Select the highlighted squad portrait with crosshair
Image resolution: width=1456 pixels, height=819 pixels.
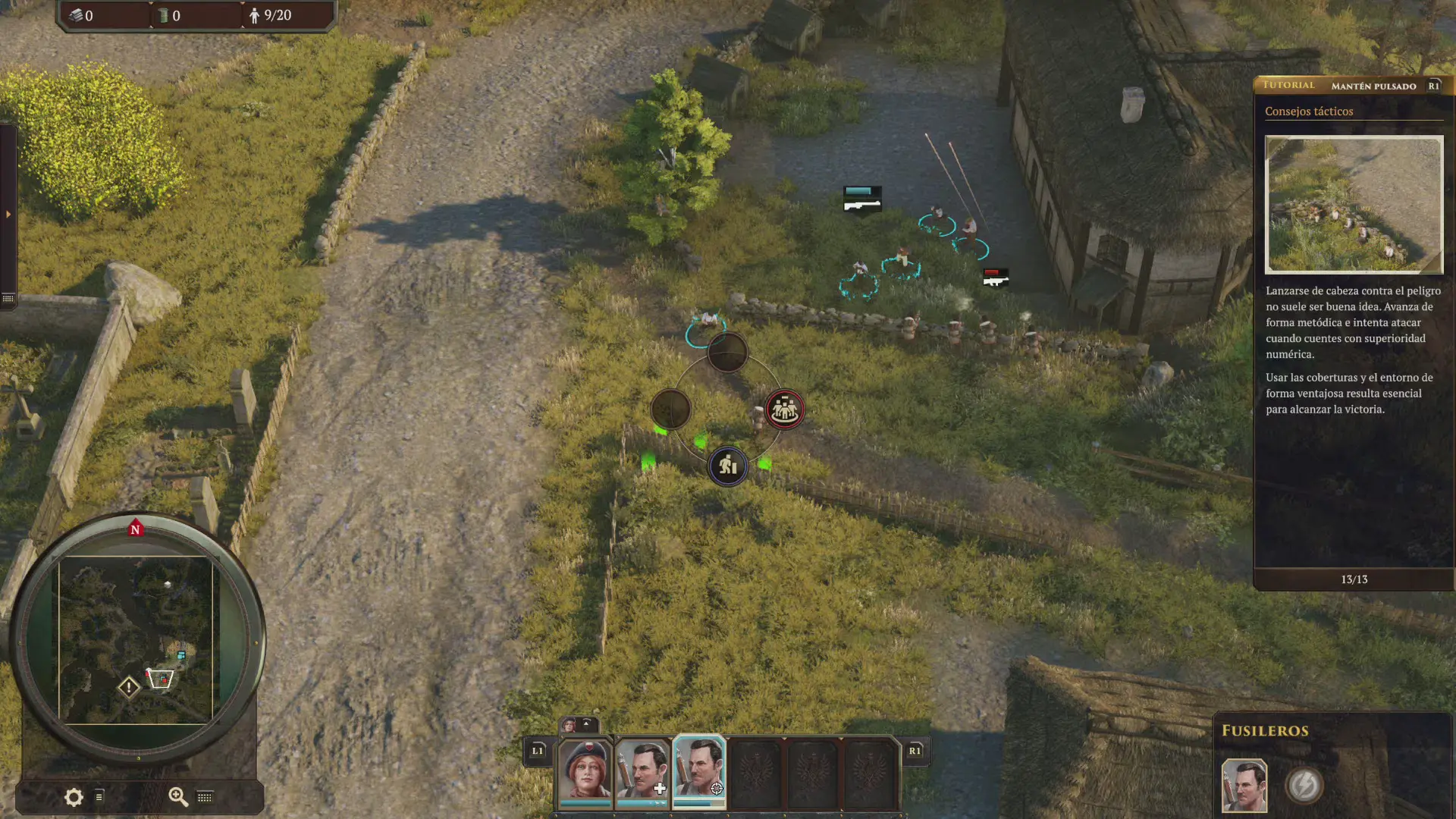point(699,771)
